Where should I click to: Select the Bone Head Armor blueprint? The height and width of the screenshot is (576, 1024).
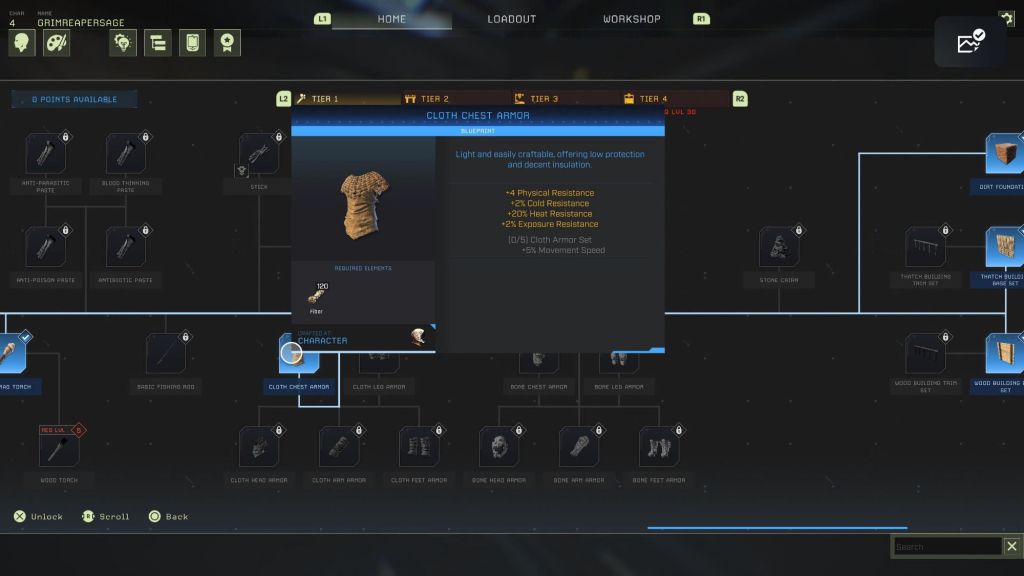tap(499, 447)
